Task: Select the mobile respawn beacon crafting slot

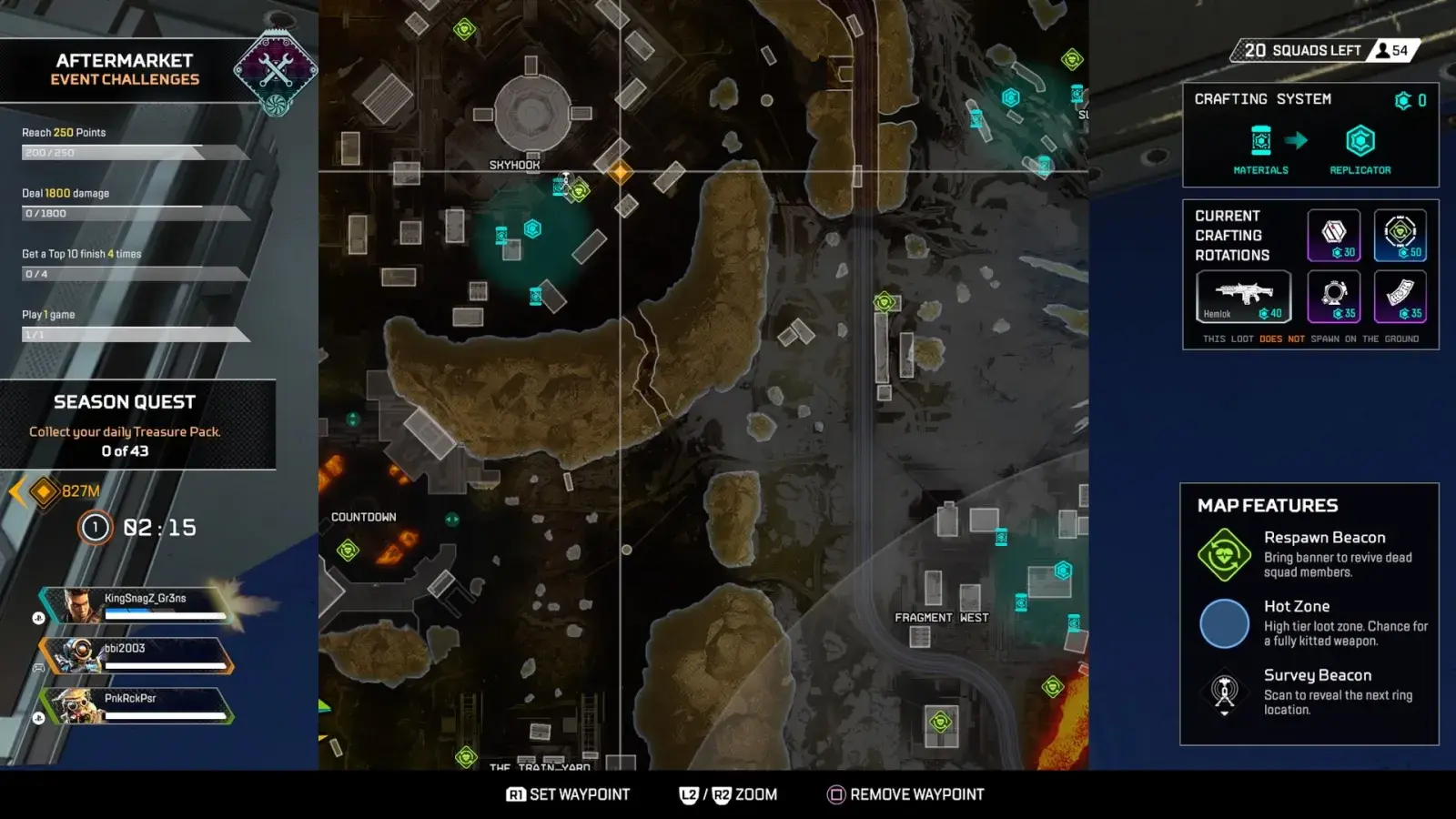Action: [1400, 236]
